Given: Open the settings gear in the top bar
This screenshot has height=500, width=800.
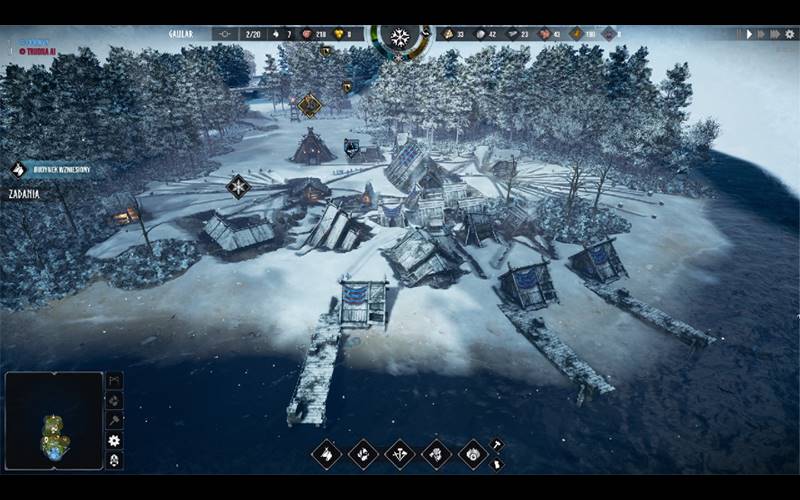Looking at the screenshot, I should coord(789,34).
